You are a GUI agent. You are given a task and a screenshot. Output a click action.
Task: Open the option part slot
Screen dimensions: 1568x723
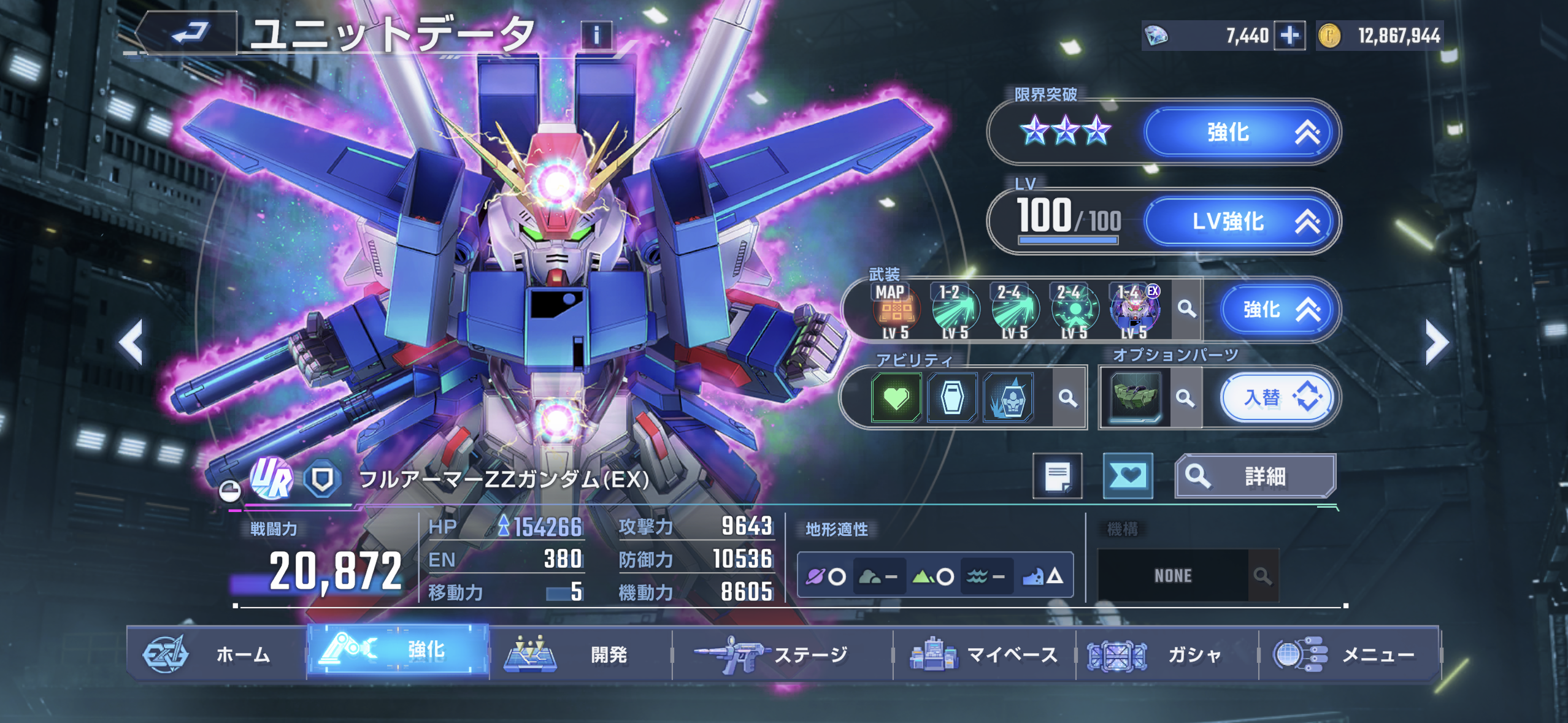pyautogui.click(x=1134, y=397)
